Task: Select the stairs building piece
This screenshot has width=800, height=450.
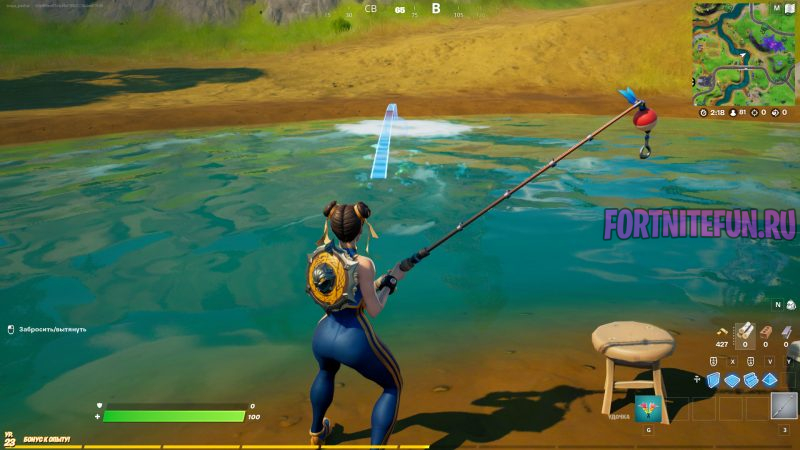Action: click(x=751, y=380)
